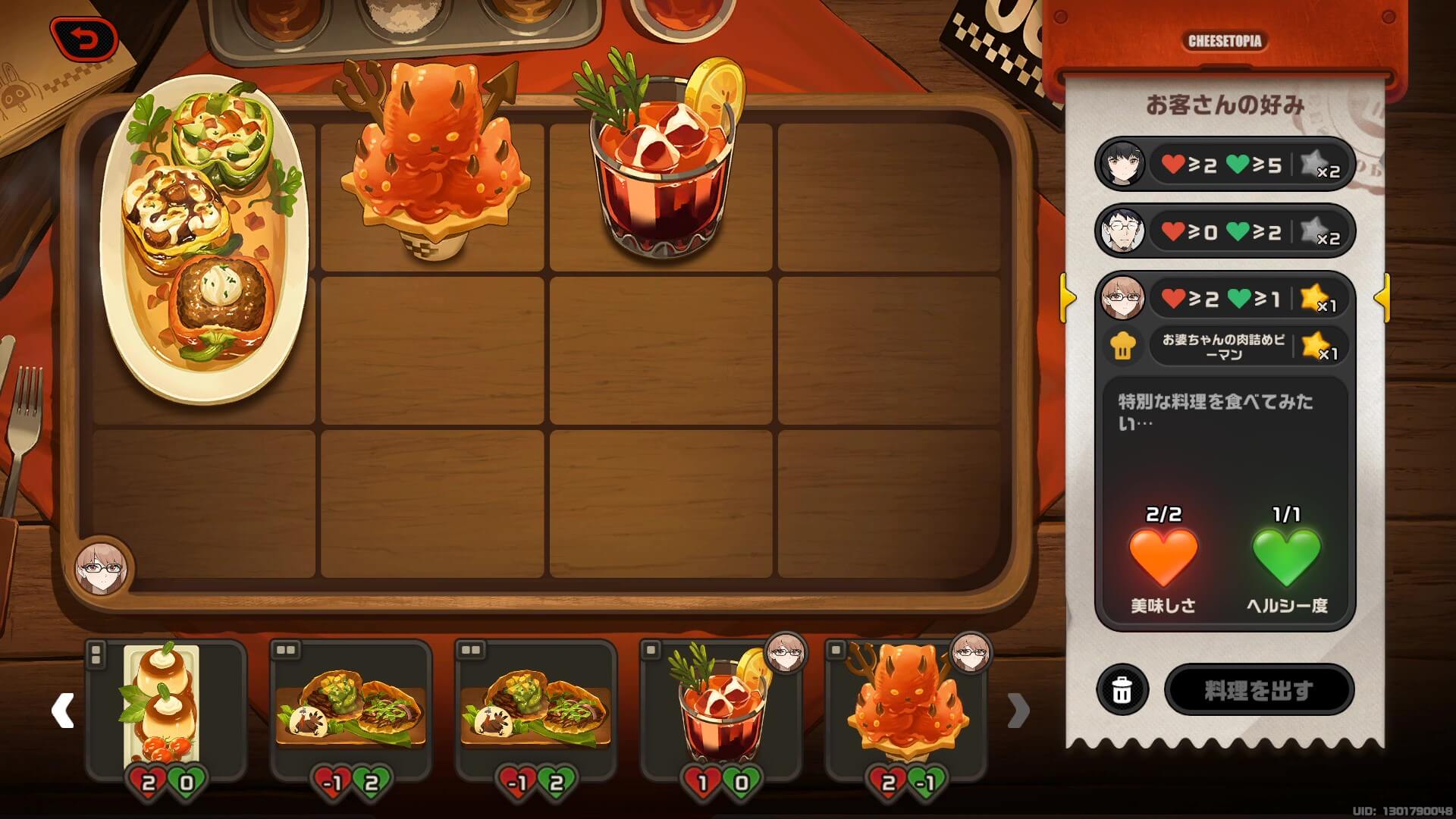Open the trash bin to discard a dish card
Screen dimensions: 1456x819
(x=1121, y=690)
